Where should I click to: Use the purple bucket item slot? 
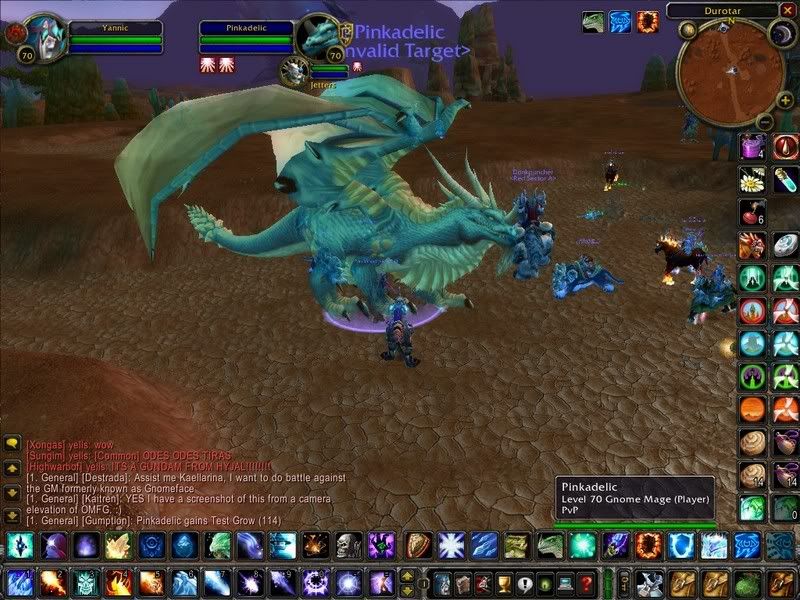click(752, 146)
